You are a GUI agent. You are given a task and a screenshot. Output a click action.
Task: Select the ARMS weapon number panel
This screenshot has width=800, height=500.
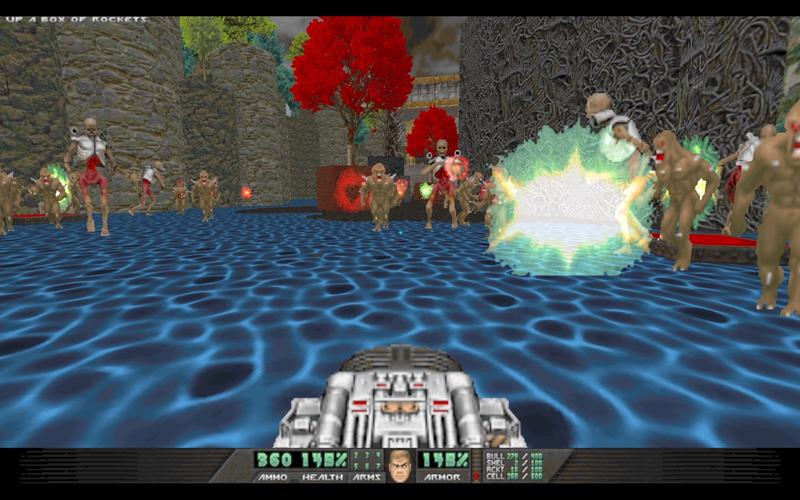[x=367, y=462]
